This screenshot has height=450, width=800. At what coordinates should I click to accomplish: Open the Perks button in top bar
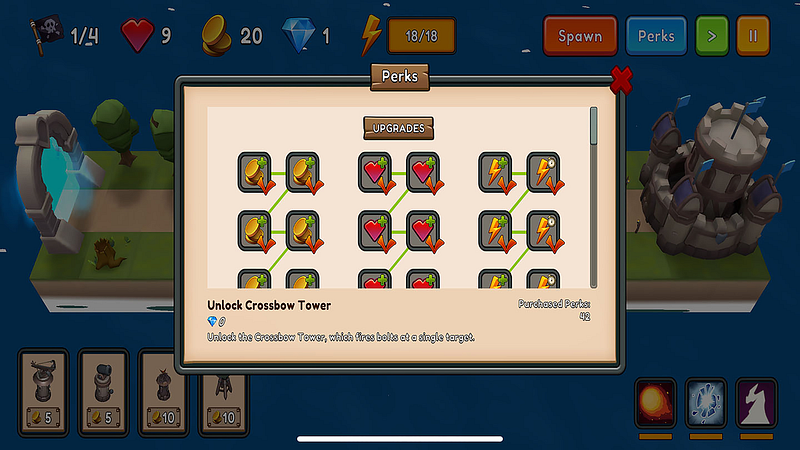pyautogui.click(x=657, y=36)
